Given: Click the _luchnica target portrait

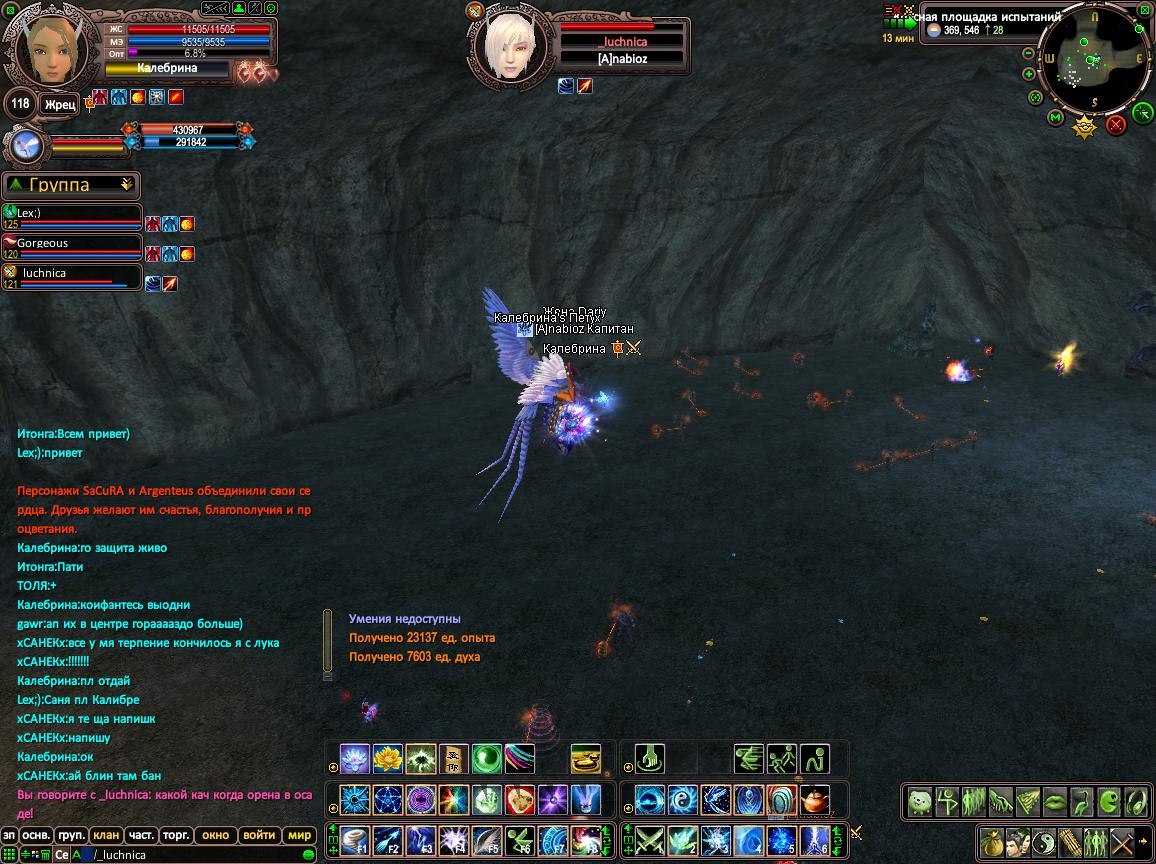Looking at the screenshot, I should click(x=508, y=42).
